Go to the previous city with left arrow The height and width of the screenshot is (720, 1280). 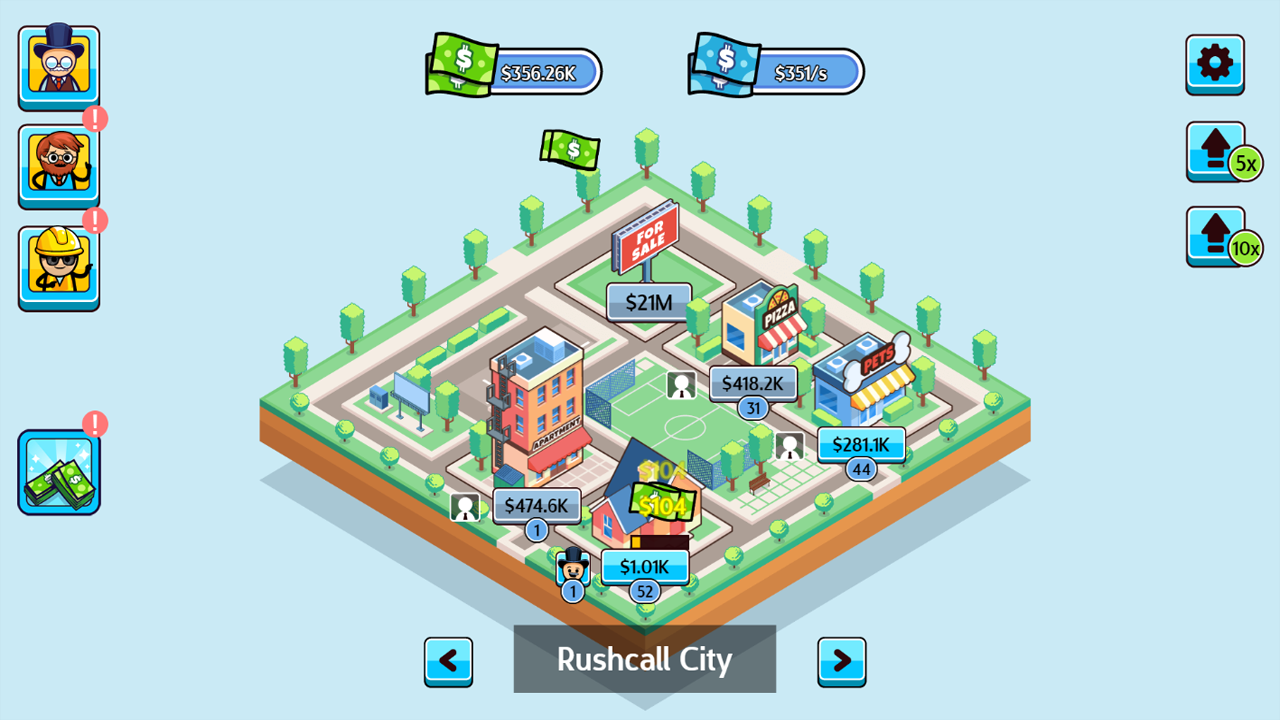448,661
